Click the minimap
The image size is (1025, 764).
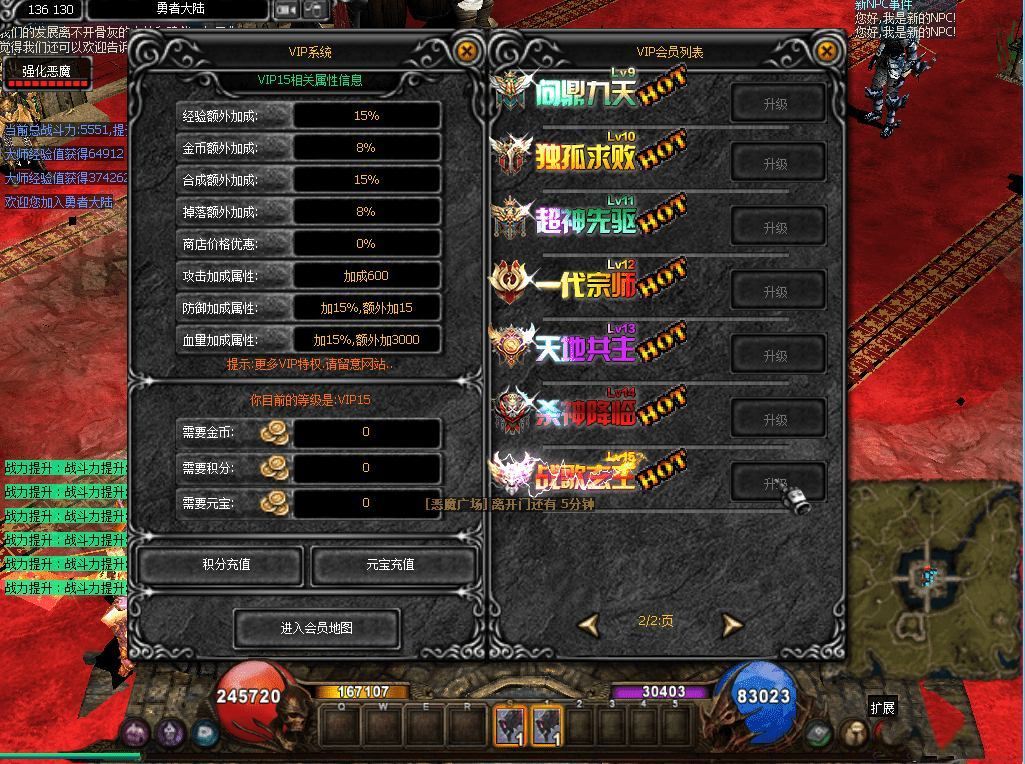(x=932, y=573)
